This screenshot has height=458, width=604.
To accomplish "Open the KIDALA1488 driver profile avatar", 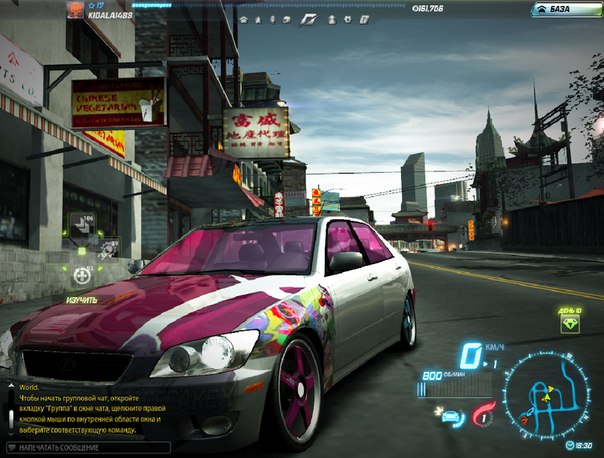I will [x=75, y=9].
